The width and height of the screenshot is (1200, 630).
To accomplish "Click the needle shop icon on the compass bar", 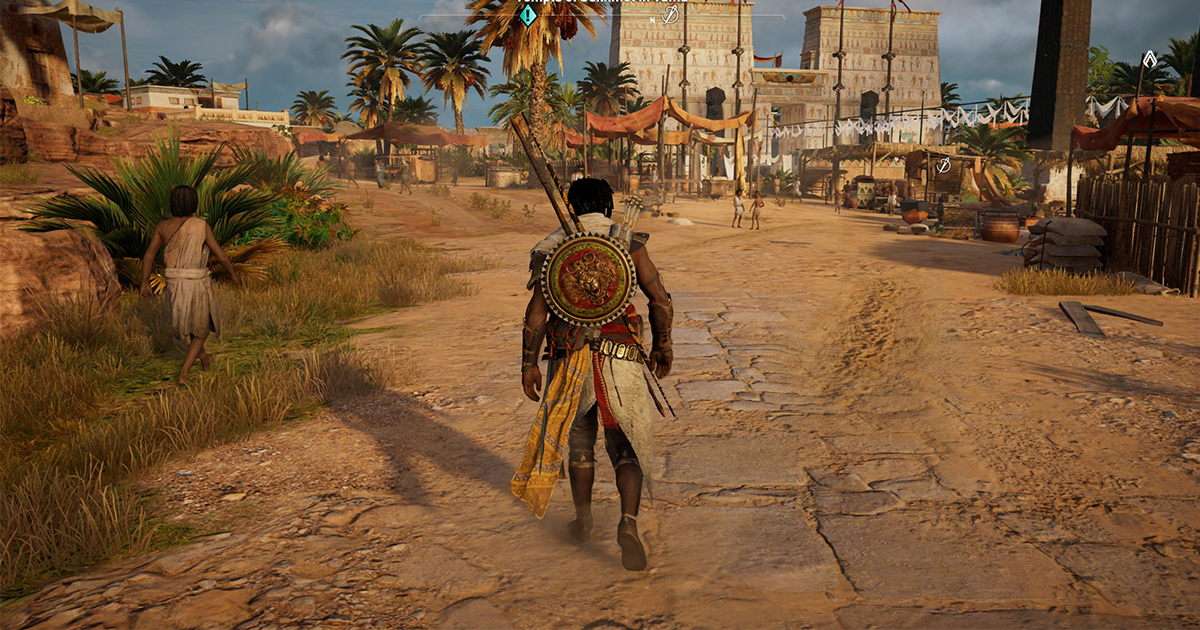I will tap(671, 15).
